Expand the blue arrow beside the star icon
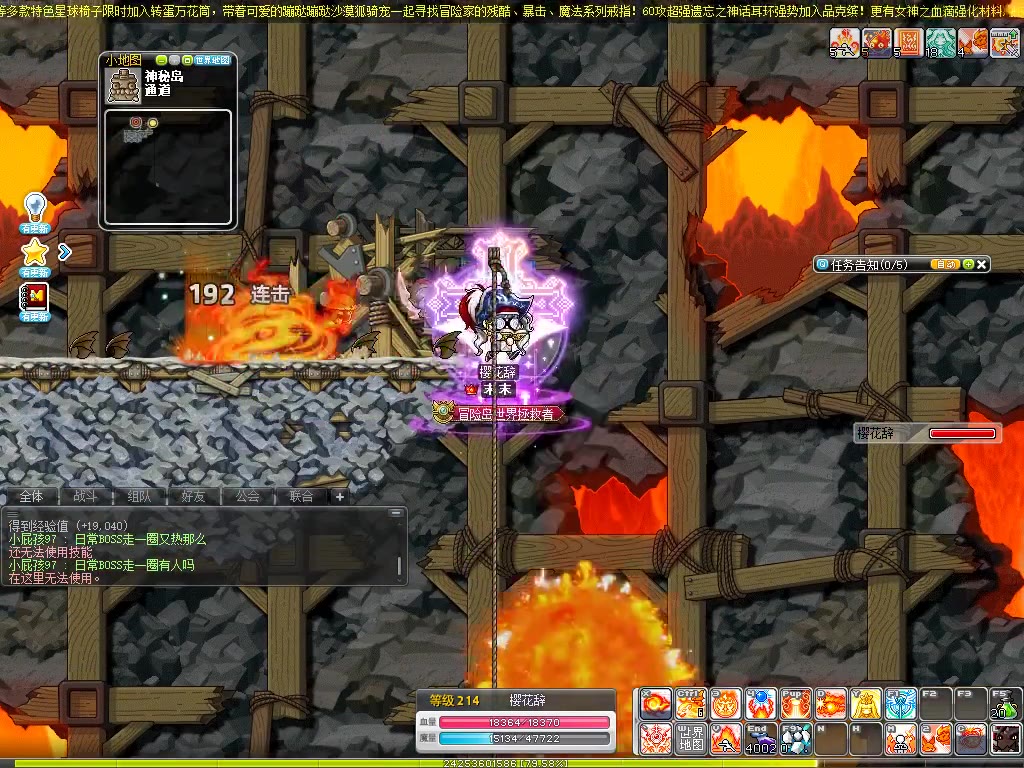 65,252
